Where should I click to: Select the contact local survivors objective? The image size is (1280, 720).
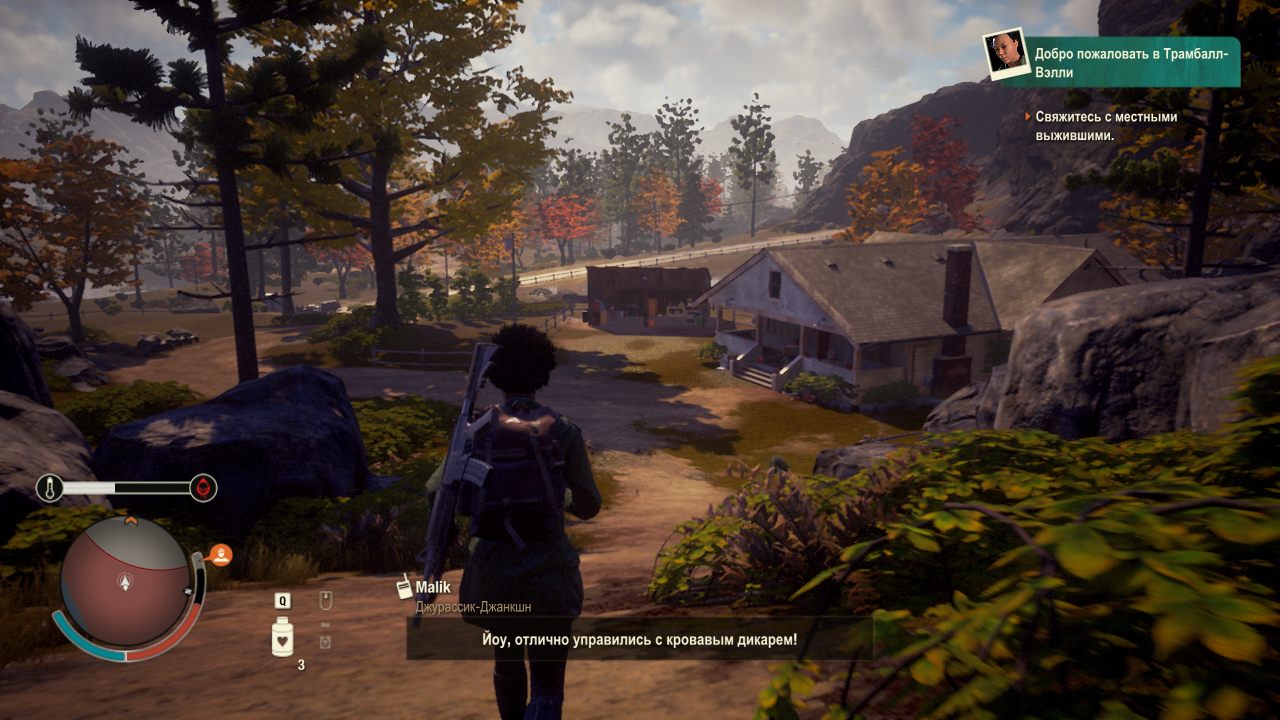[1105, 126]
